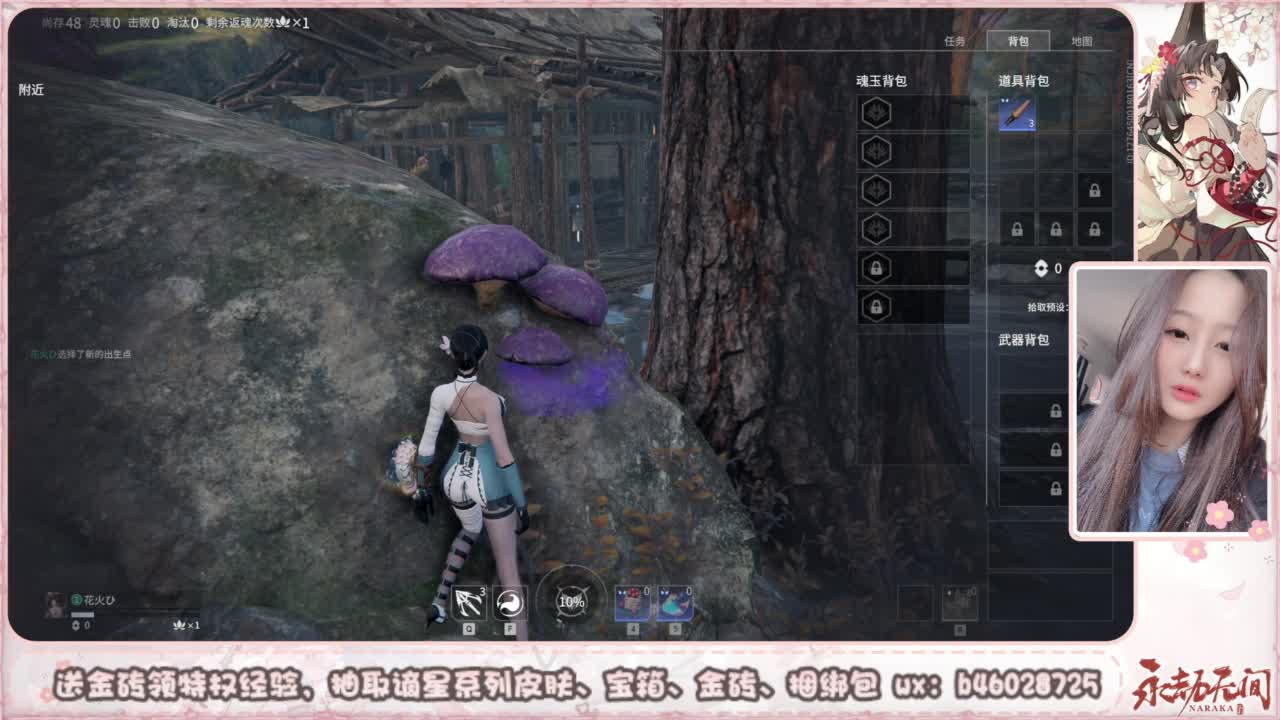Click the empty R equipment slot icon
The image size is (1280, 720).
click(x=961, y=601)
